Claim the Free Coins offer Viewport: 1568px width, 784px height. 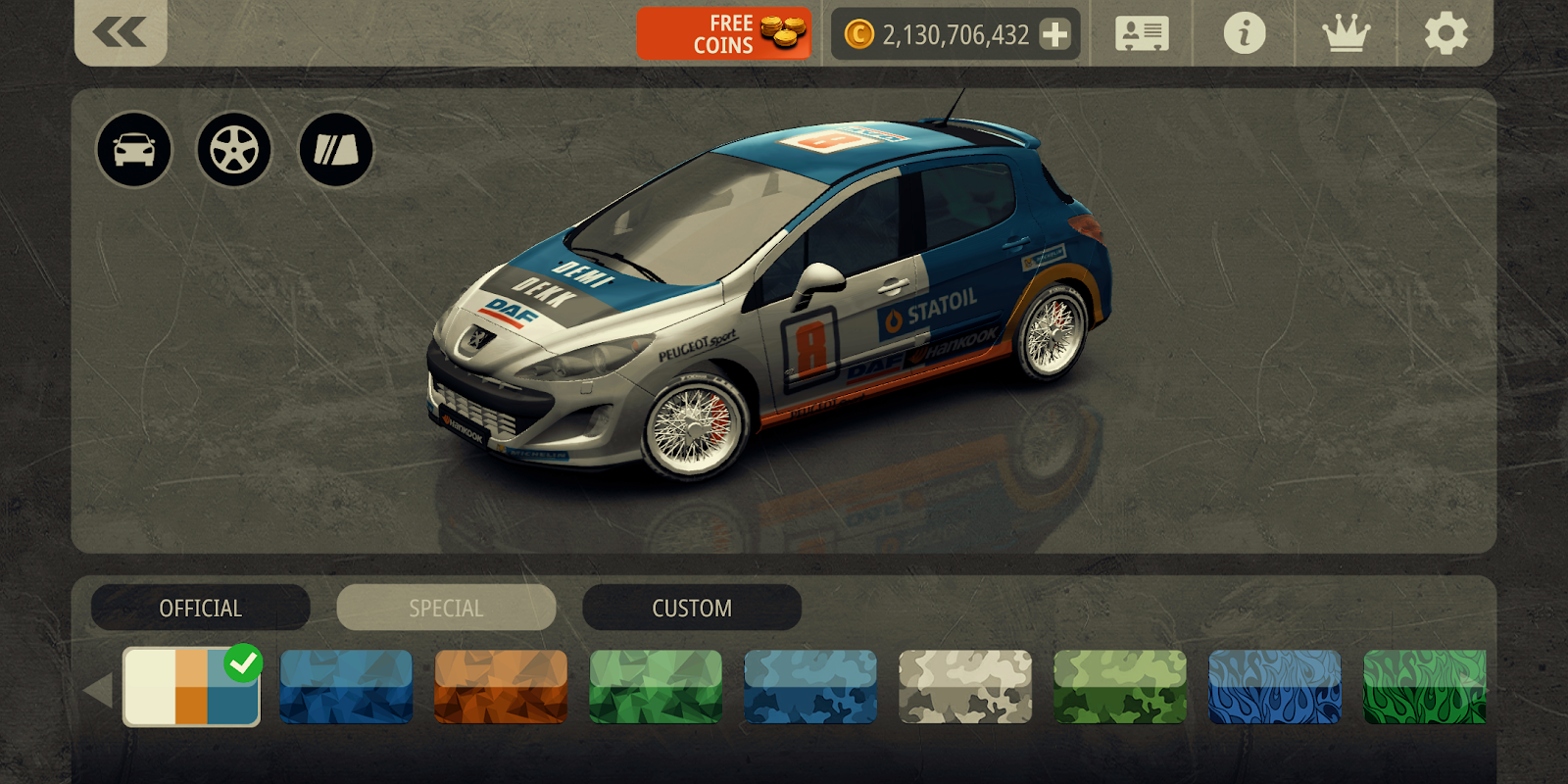723,34
